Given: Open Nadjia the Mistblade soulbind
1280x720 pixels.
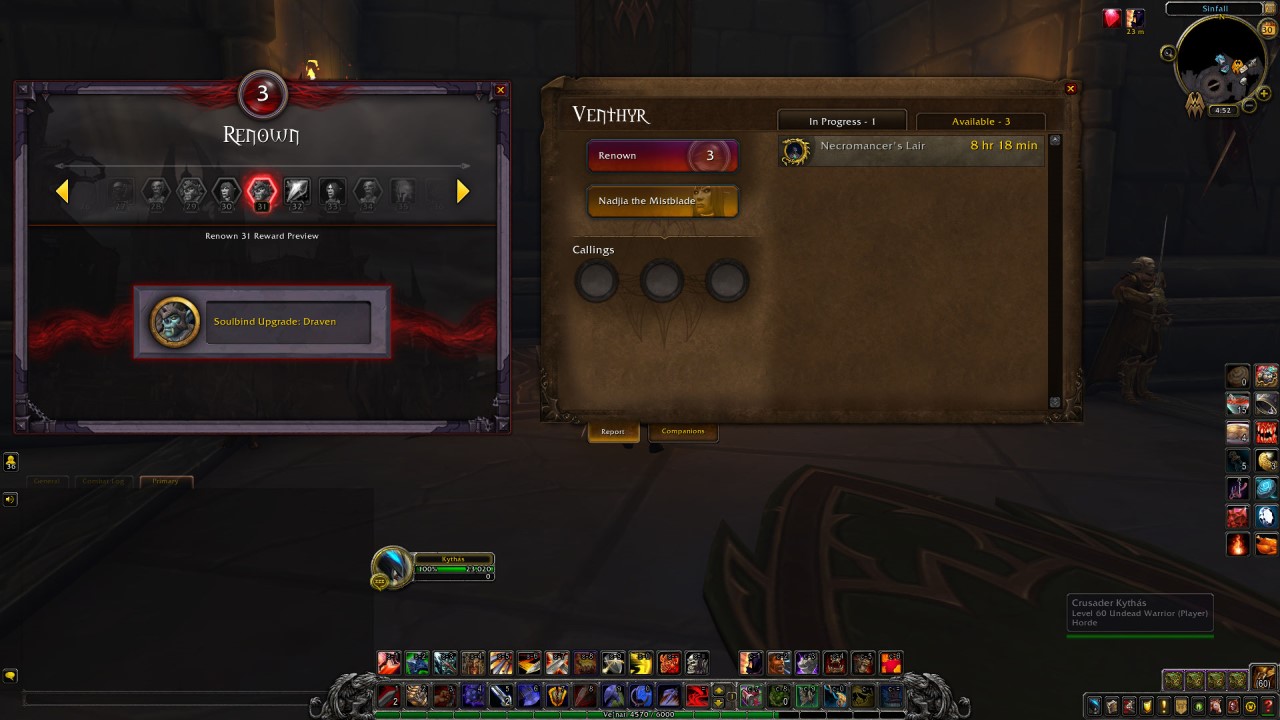Looking at the screenshot, I should click(662, 201).
